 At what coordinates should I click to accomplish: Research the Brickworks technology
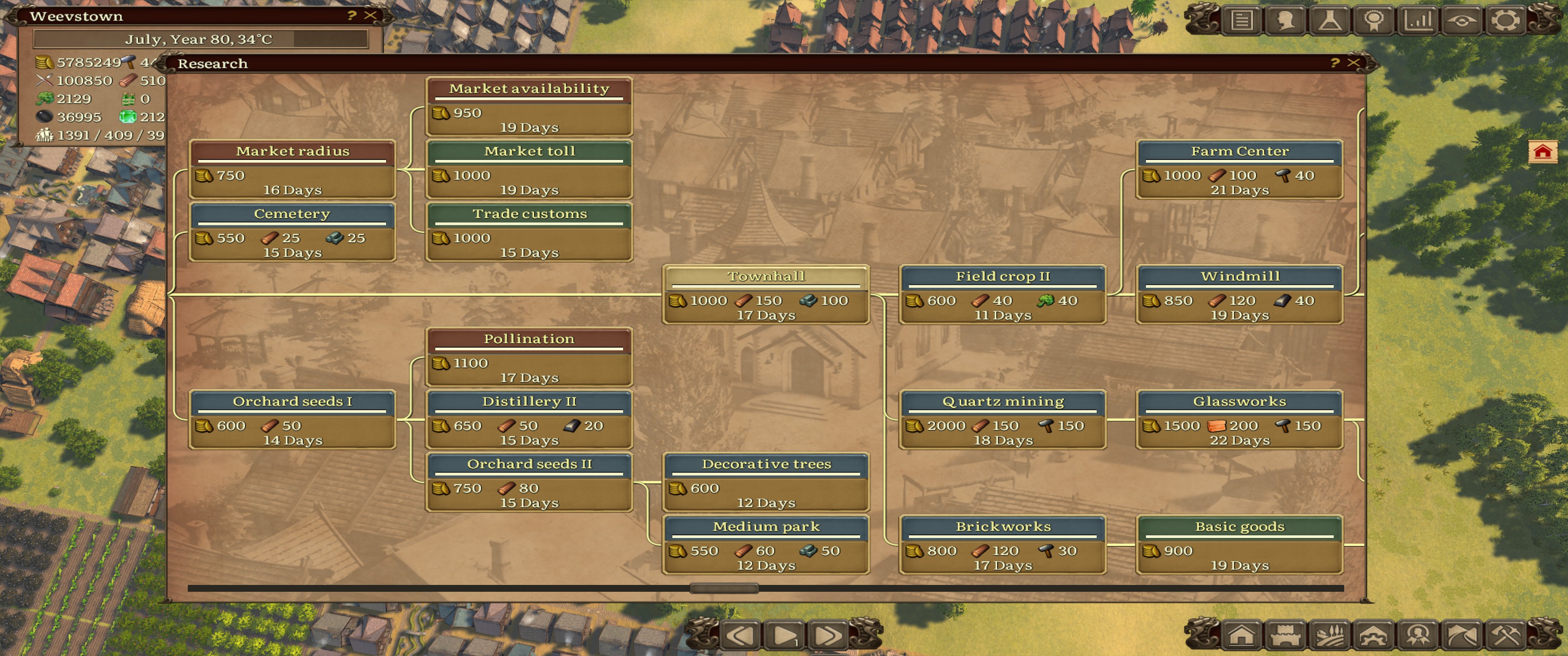[x=1002, y=545]
